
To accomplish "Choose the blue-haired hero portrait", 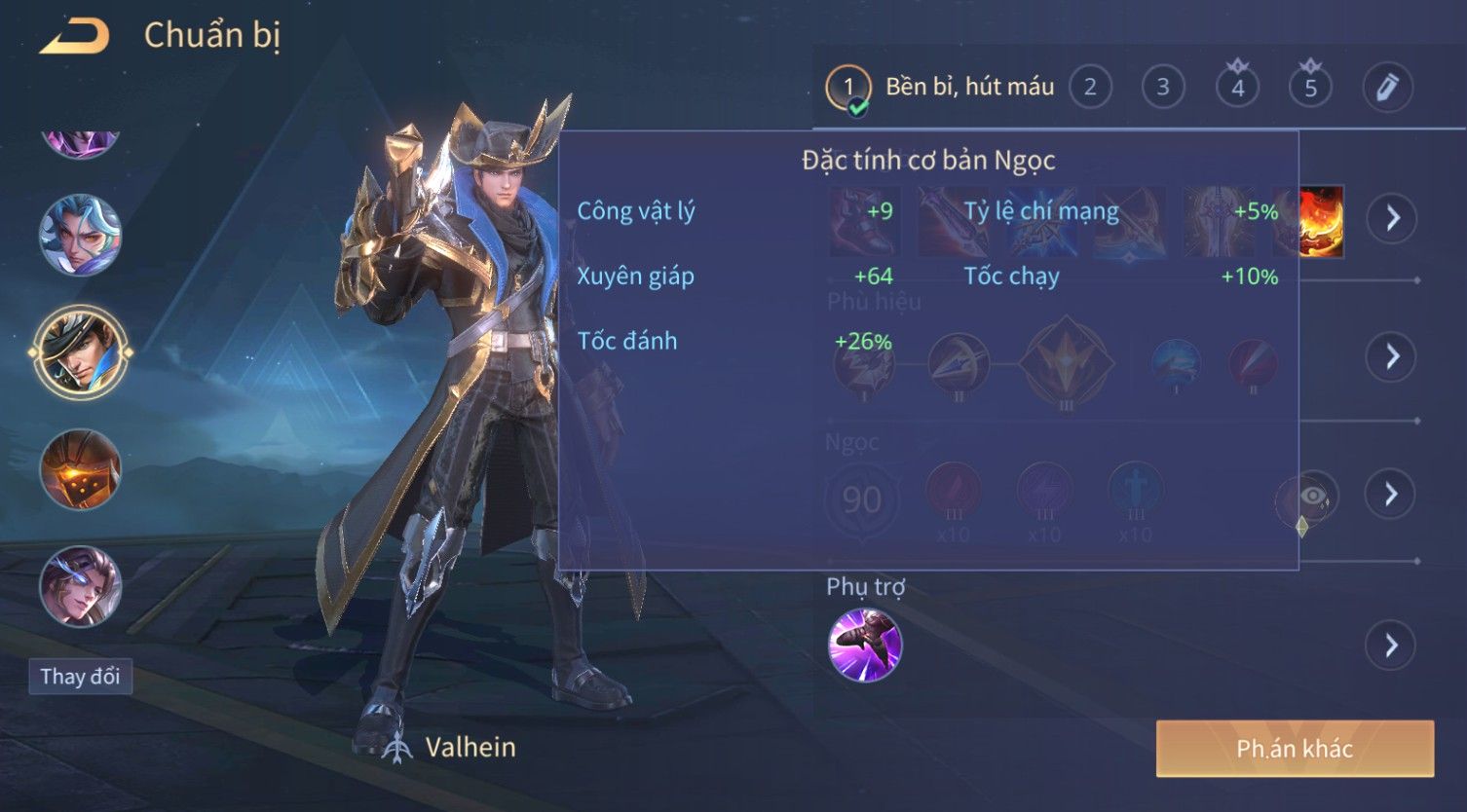I will click(80, 235).
